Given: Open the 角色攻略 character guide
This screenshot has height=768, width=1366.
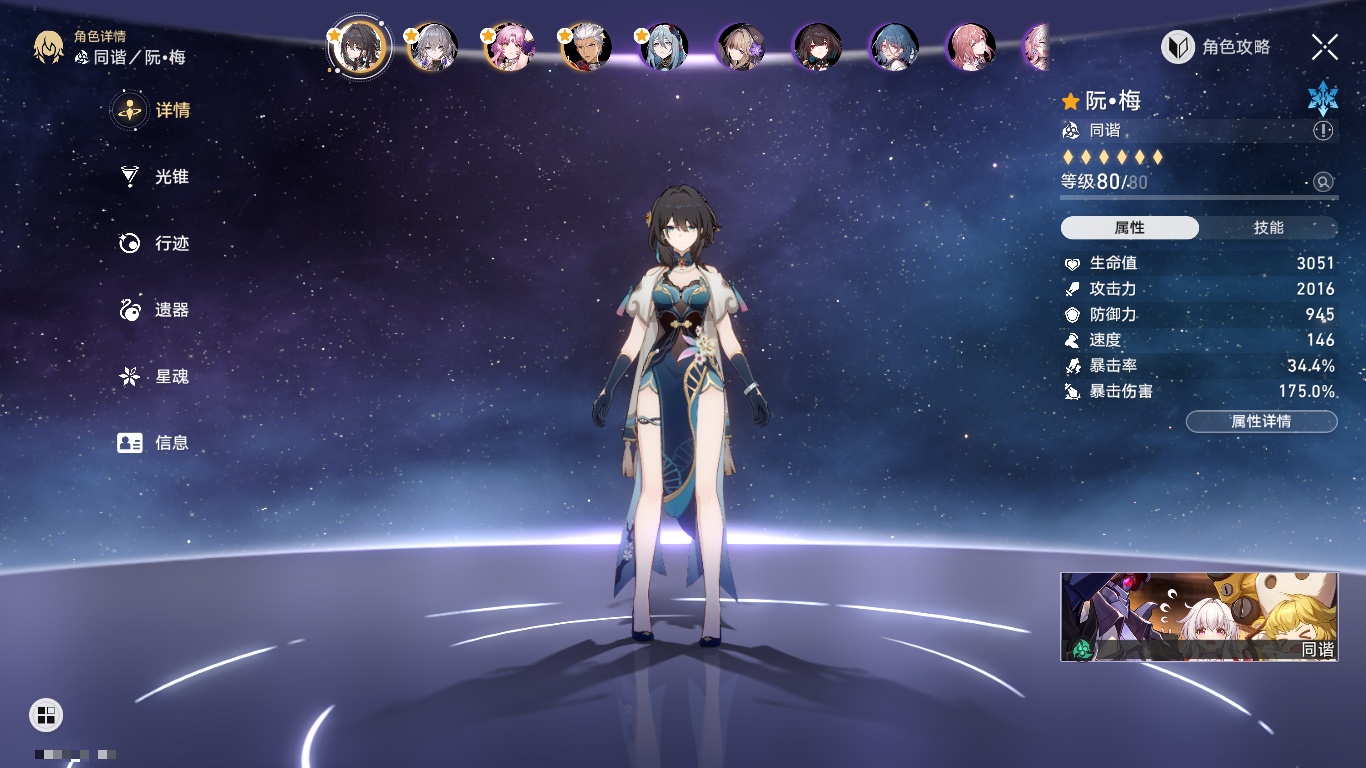Looking at the screenshot, I should (x=1216, y=47).
